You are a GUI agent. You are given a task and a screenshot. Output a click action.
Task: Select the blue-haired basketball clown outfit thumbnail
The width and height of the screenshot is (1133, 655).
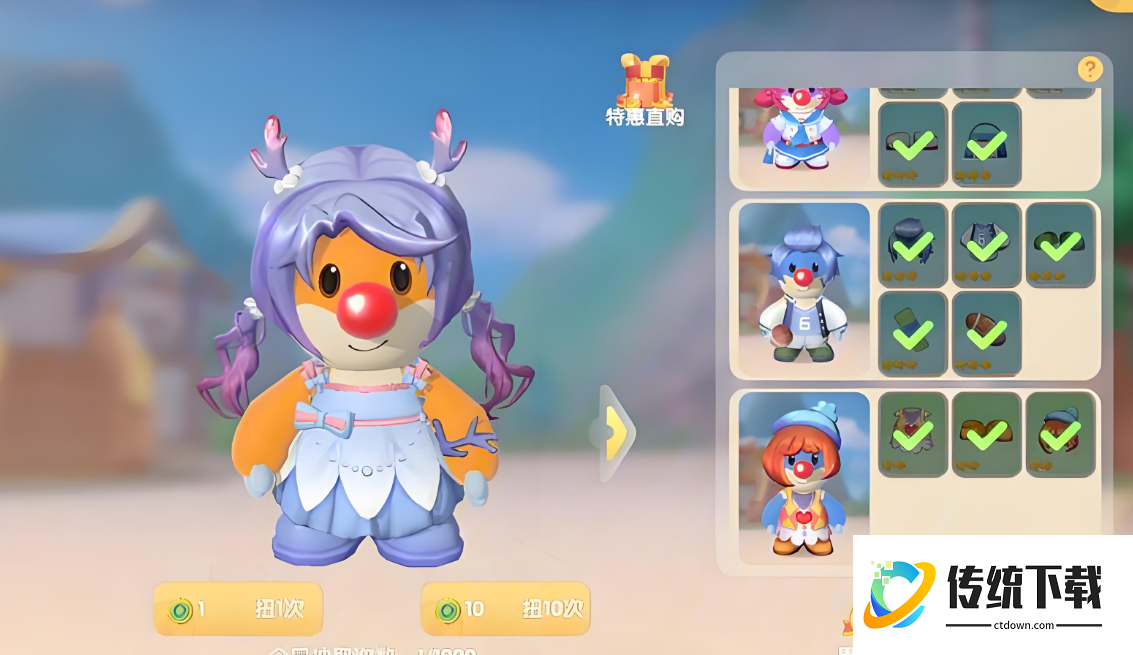(x=804, y=290)
